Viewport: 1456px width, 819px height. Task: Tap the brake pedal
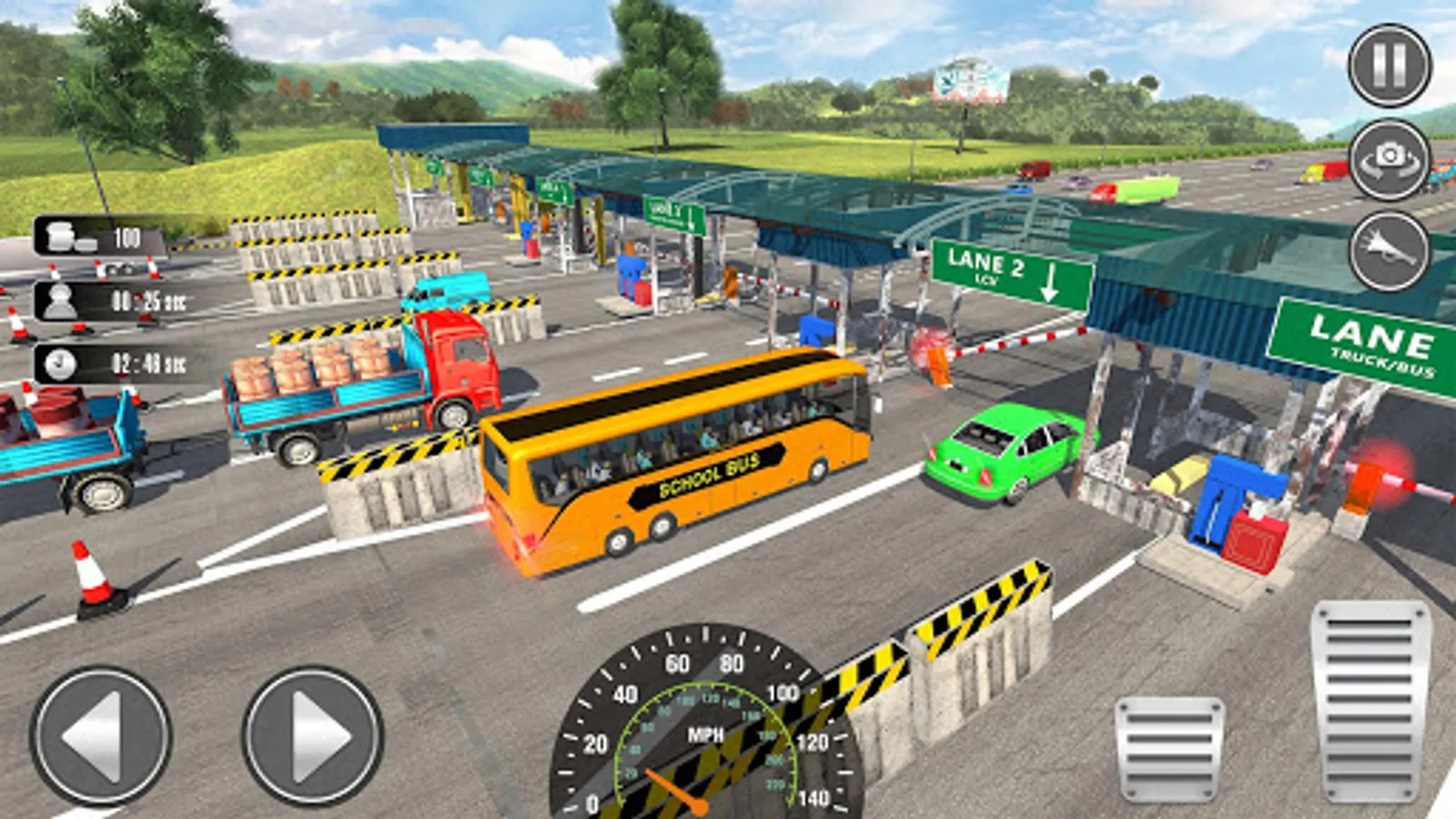click(x=1169, y=750)
